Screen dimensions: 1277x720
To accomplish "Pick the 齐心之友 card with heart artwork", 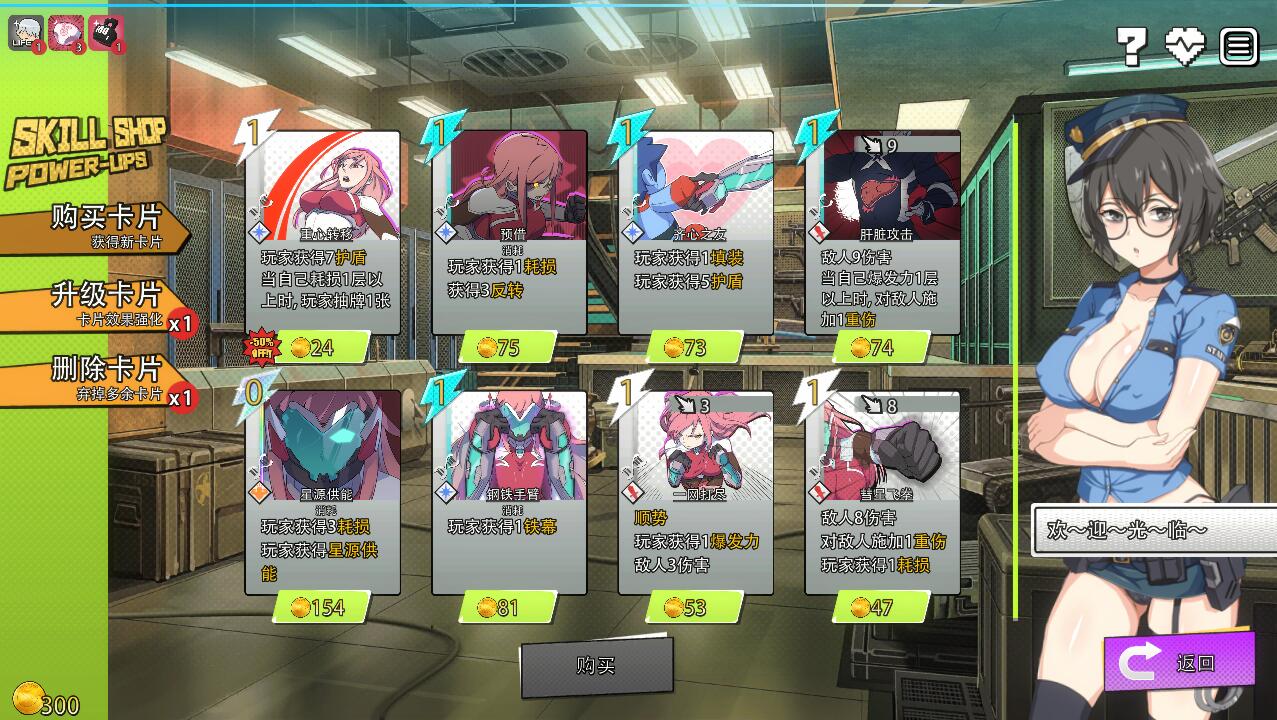I will [696, 233].
